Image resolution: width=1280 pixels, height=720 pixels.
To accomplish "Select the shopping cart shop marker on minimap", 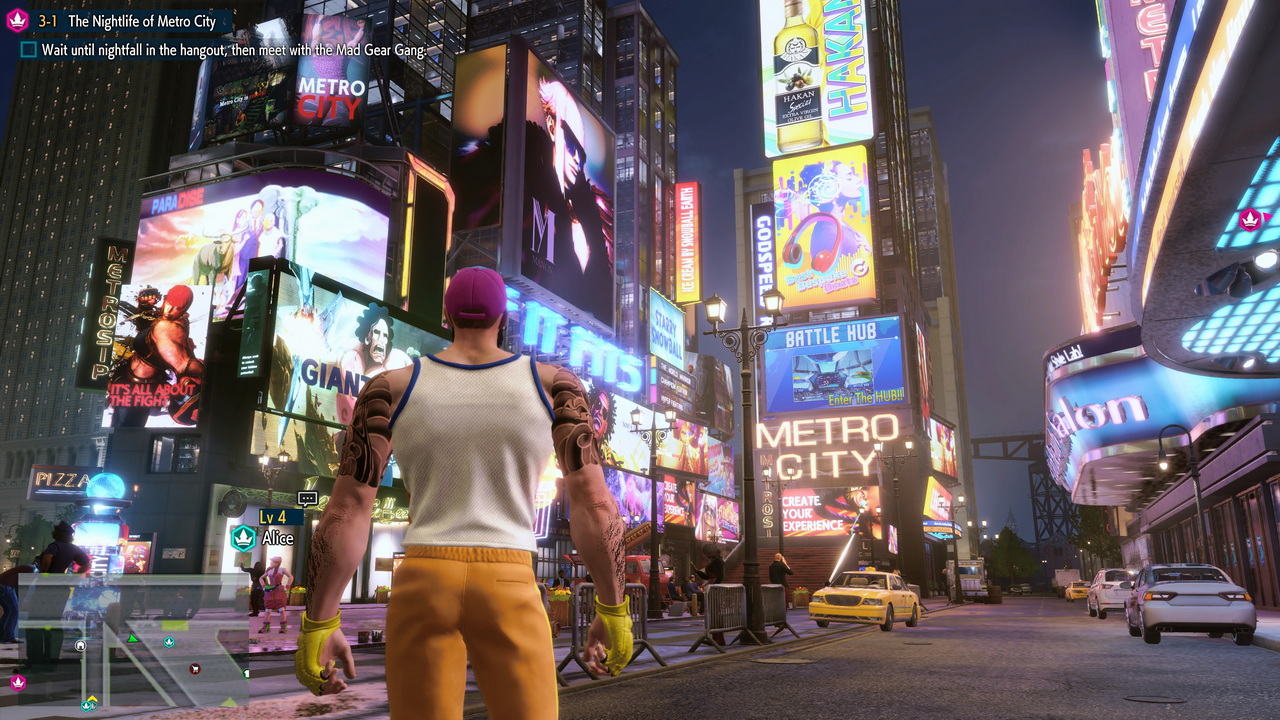I will [x=195, y=668].
